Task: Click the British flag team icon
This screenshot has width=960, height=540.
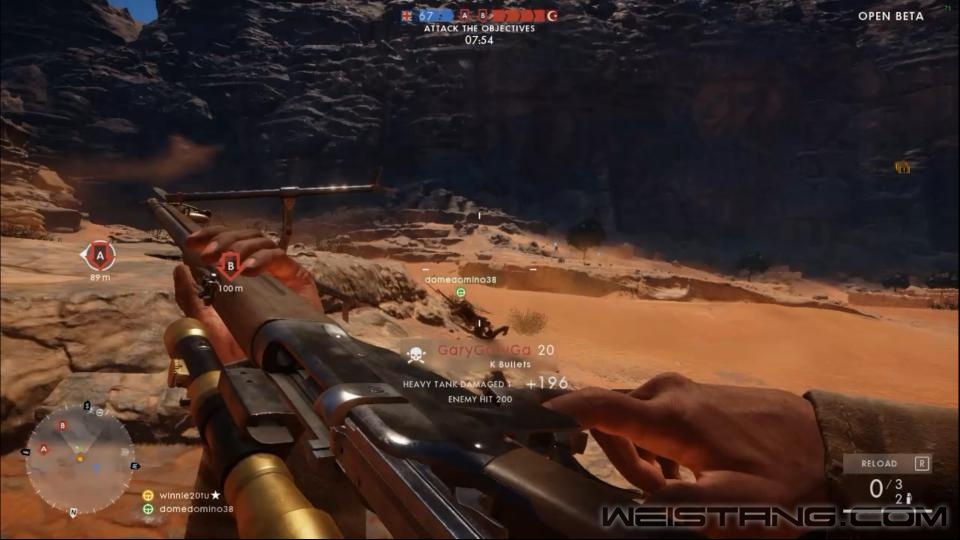Action: pyautogui.click(x=405, y=16)
